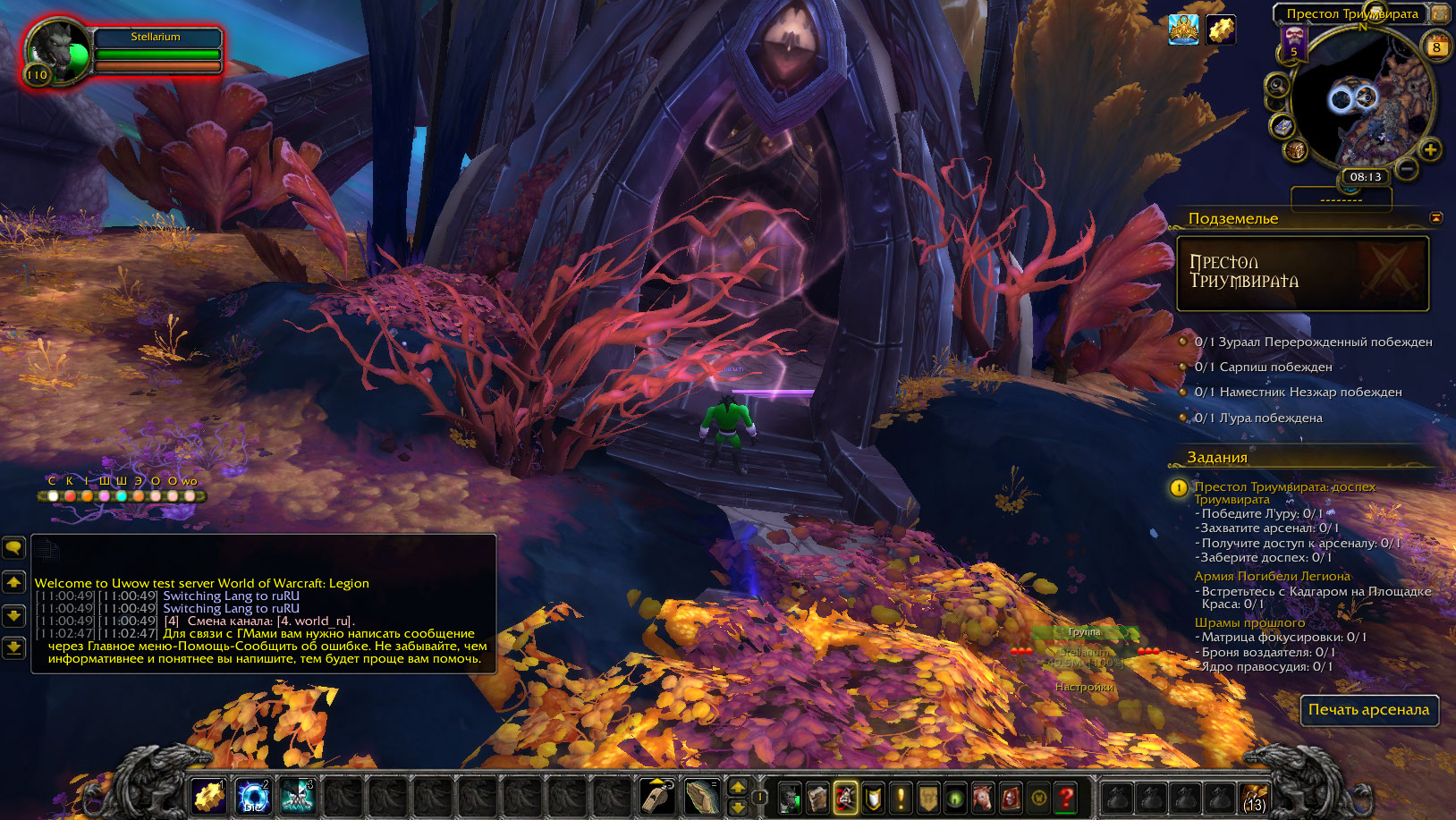Image resolution: width=1456 pixels, height=820 pixels.
Task: Open the calendar button showing day 8
Action: (1436, 46)
